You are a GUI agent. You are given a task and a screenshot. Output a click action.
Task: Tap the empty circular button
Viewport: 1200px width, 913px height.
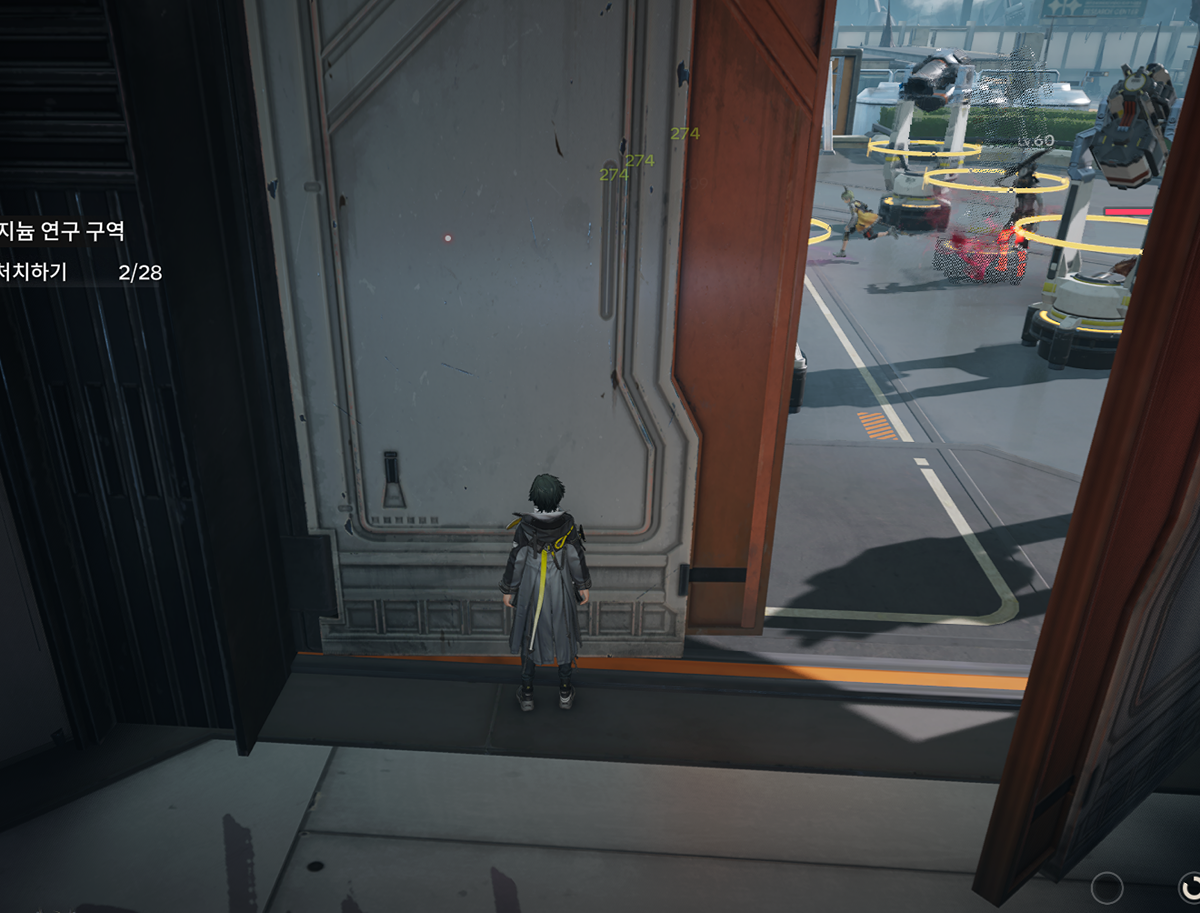[x=1107, y=887]
